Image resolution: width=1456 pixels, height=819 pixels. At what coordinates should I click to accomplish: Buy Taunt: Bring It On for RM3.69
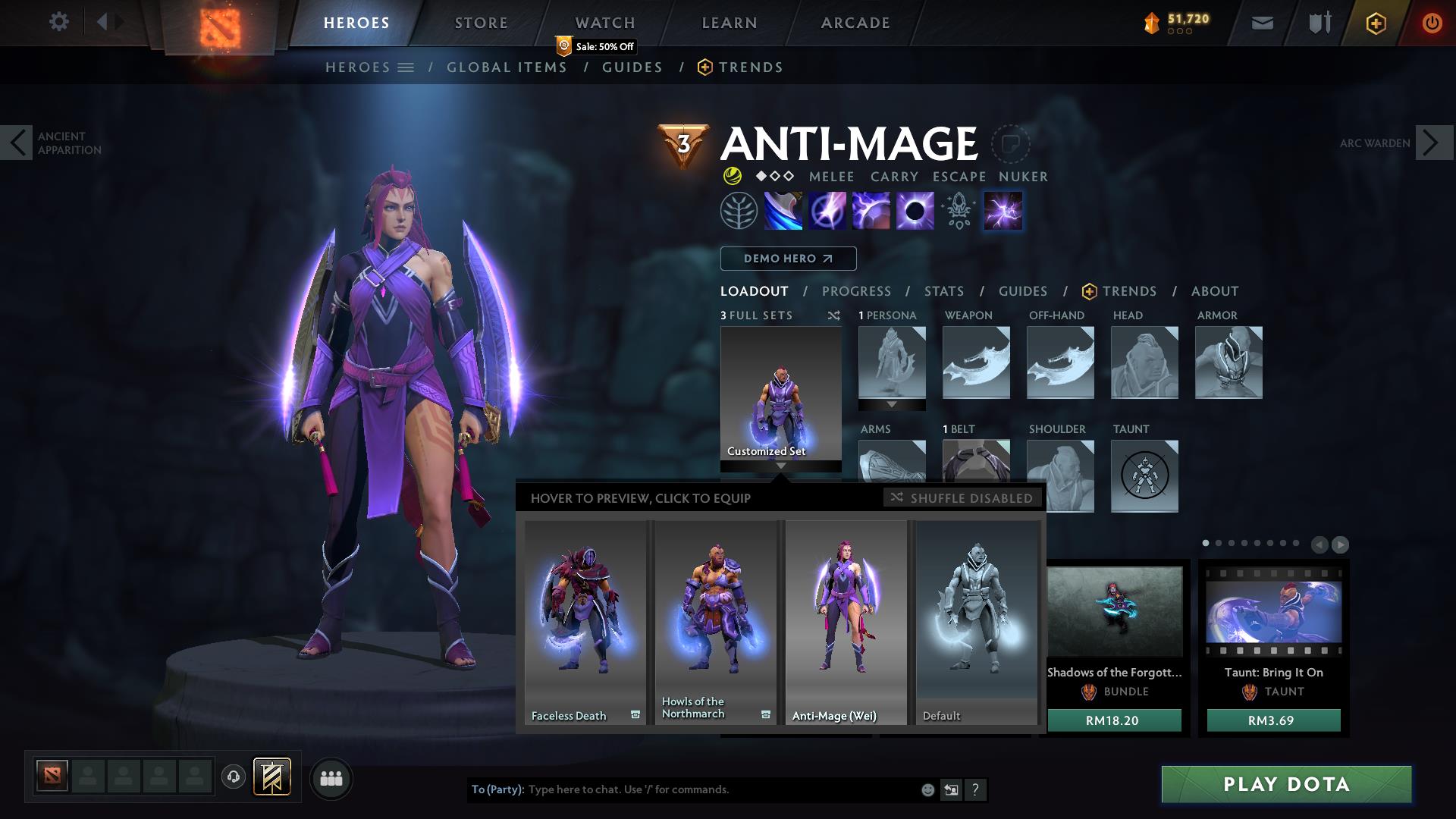click(1273, 720)
